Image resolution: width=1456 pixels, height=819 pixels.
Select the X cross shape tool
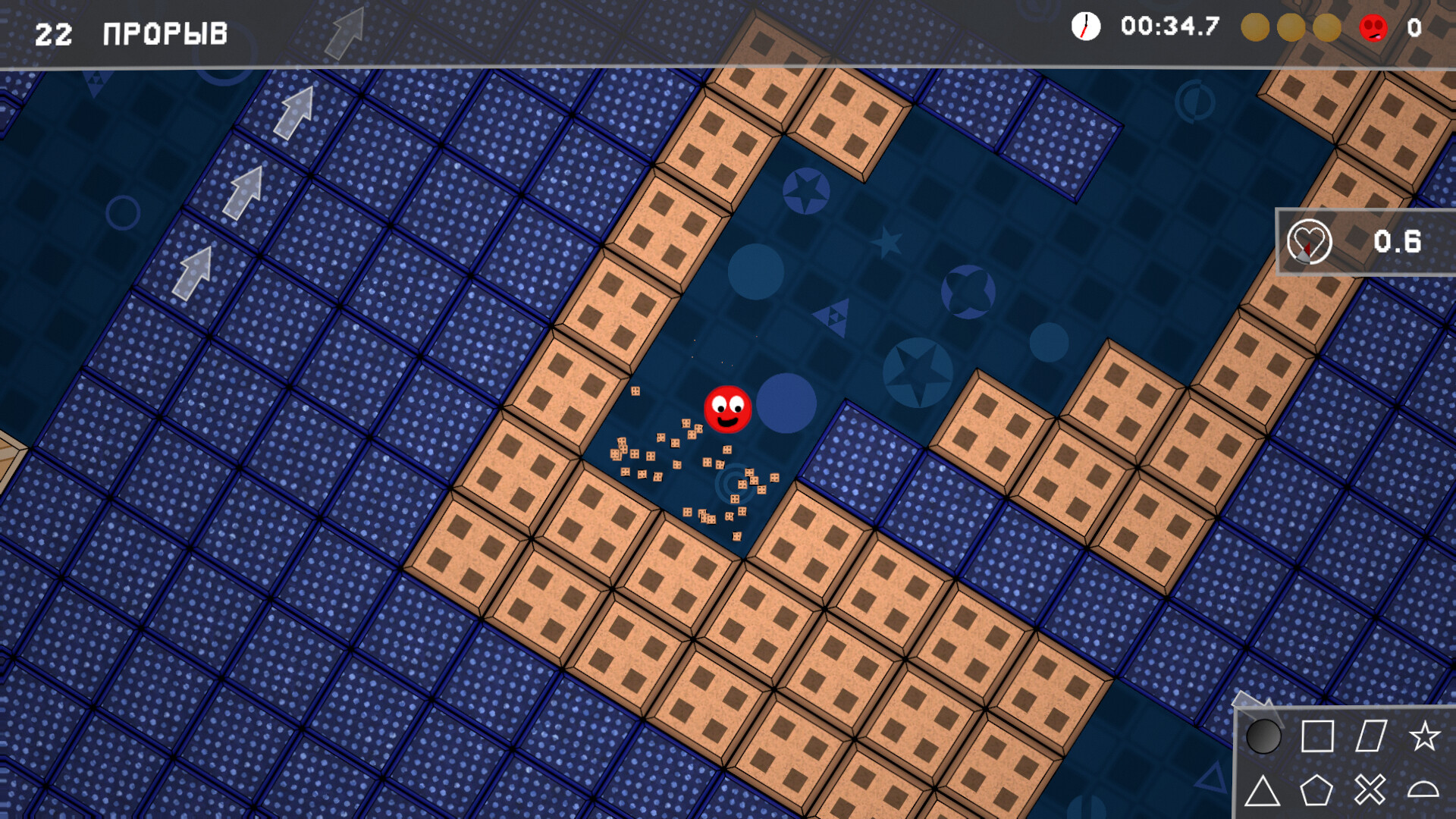(x=1371, y=789)
